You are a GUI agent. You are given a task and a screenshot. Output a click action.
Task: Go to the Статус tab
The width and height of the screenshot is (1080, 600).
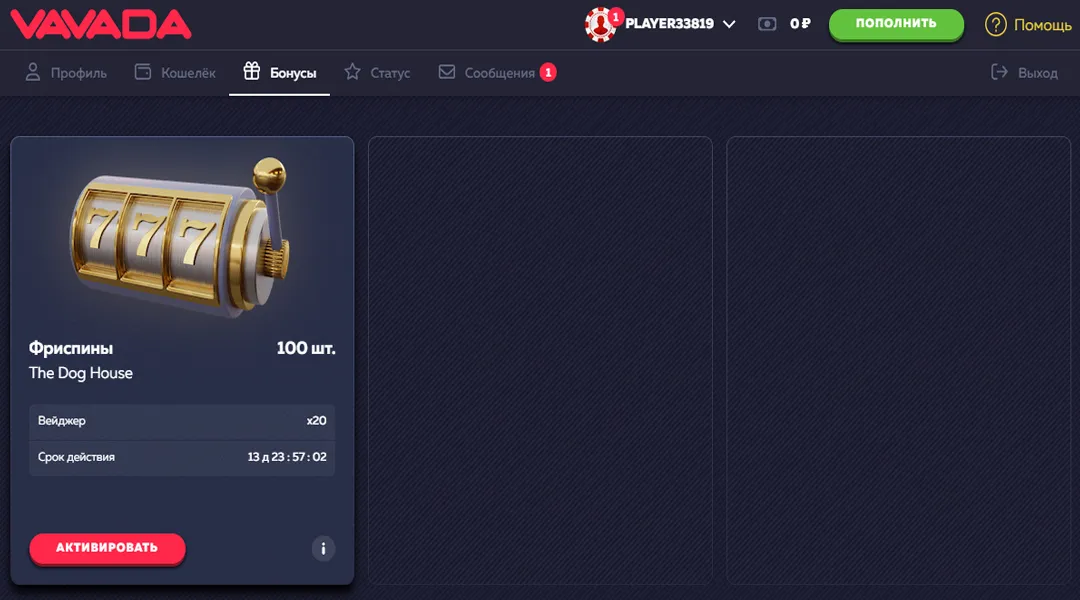[377, 73]
